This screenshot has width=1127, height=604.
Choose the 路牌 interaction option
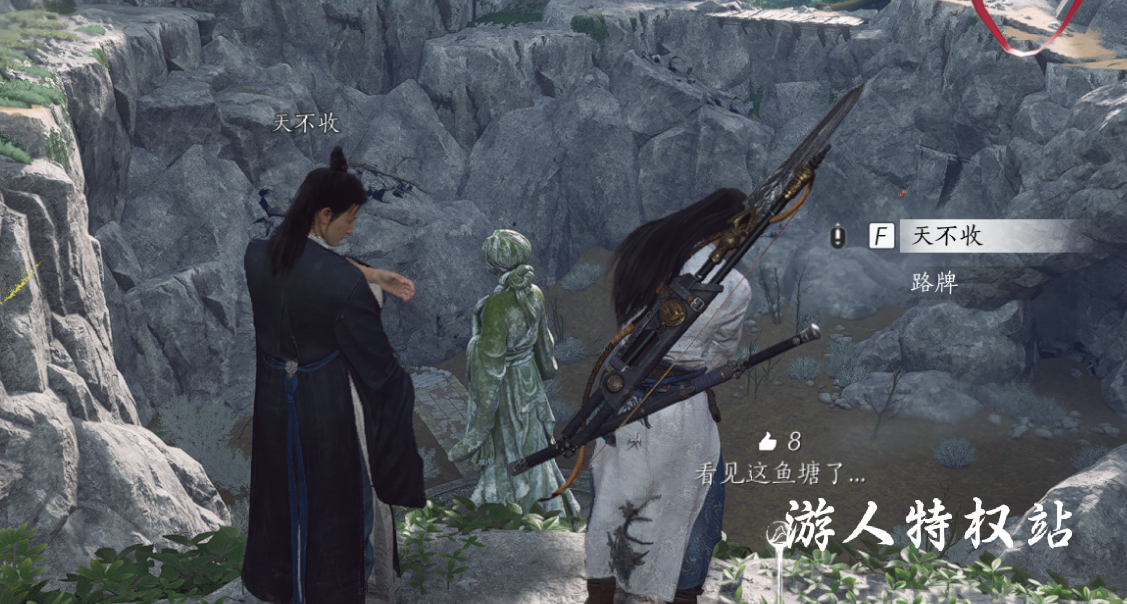934,283
